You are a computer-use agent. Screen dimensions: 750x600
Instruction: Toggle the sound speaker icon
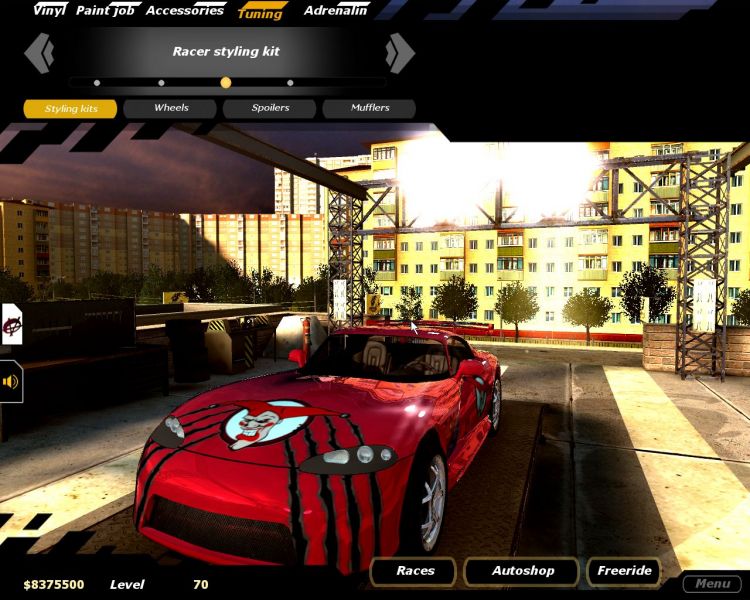coord(11,381)
